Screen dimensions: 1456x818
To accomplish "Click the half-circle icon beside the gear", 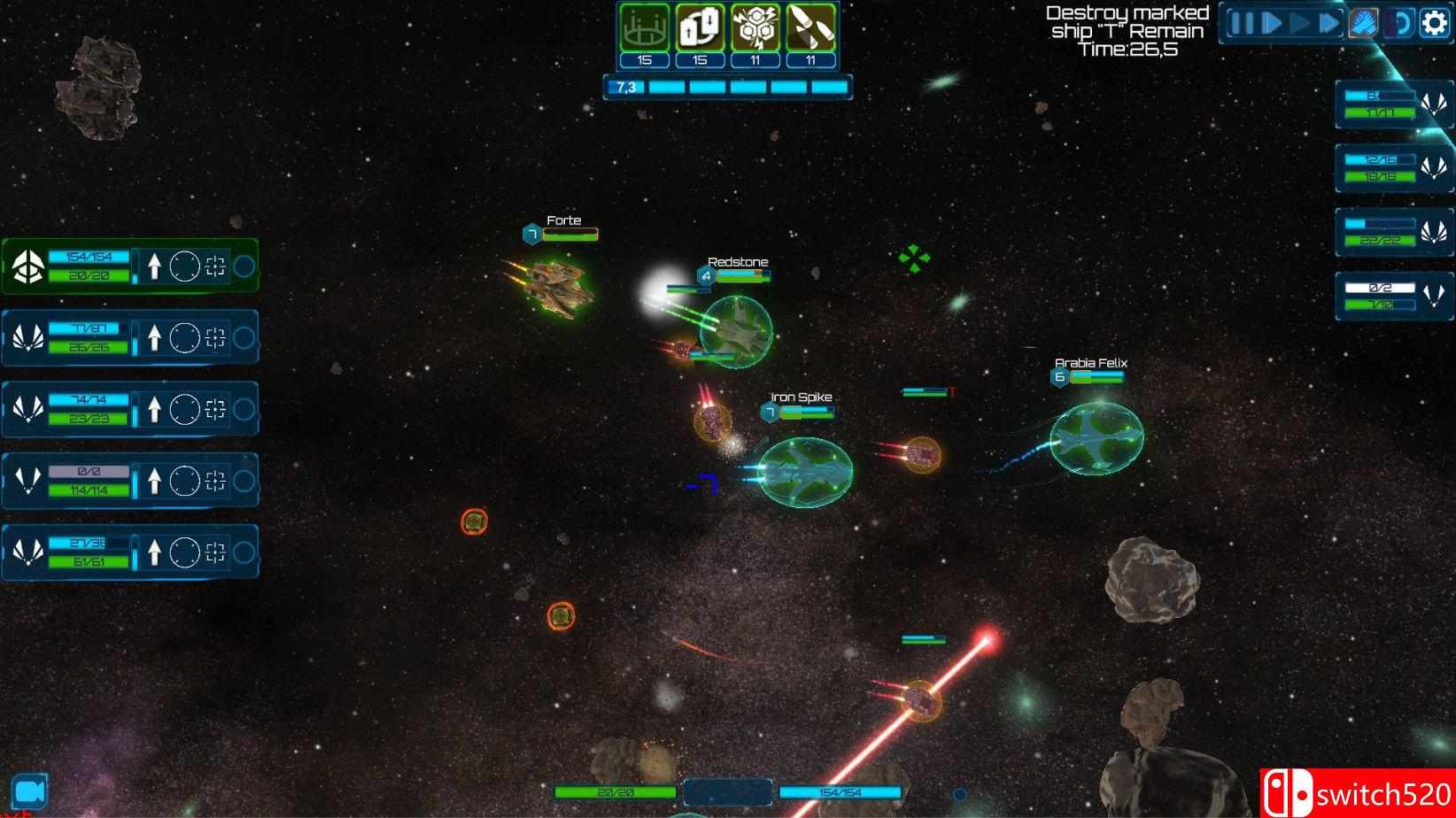I will click(1400, 23).
